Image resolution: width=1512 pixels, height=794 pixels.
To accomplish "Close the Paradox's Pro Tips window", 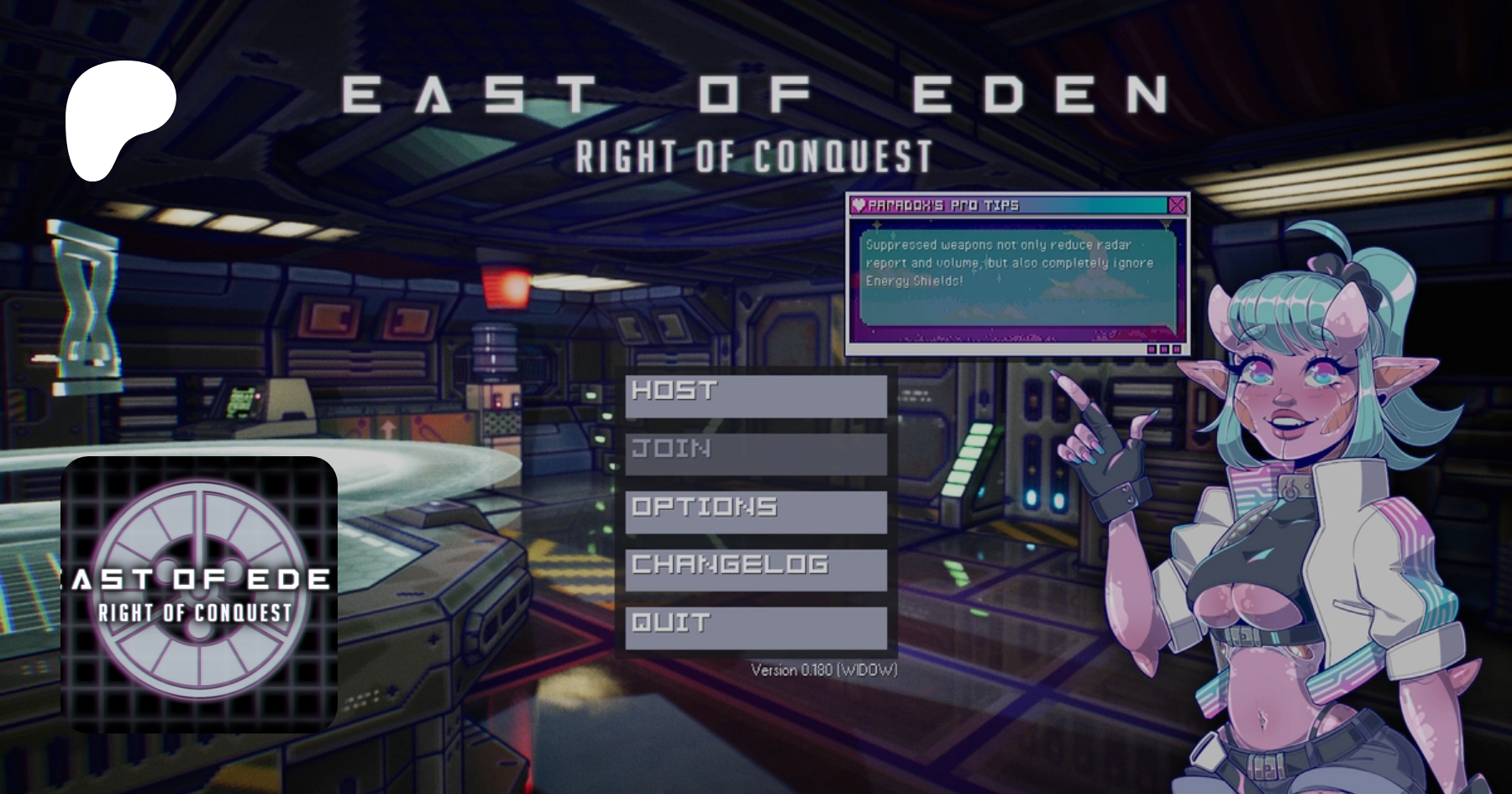I will pos(1177,205).
